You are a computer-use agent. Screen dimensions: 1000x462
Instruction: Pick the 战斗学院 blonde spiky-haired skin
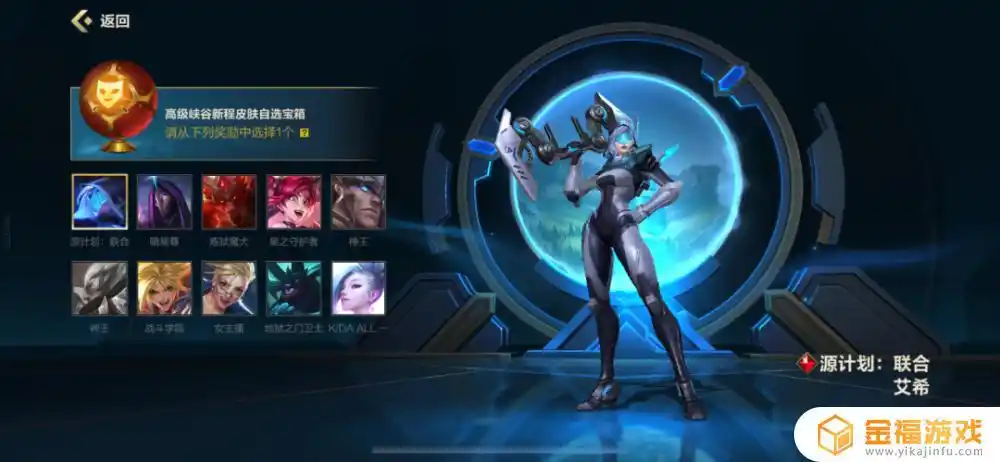click(165, 289)
